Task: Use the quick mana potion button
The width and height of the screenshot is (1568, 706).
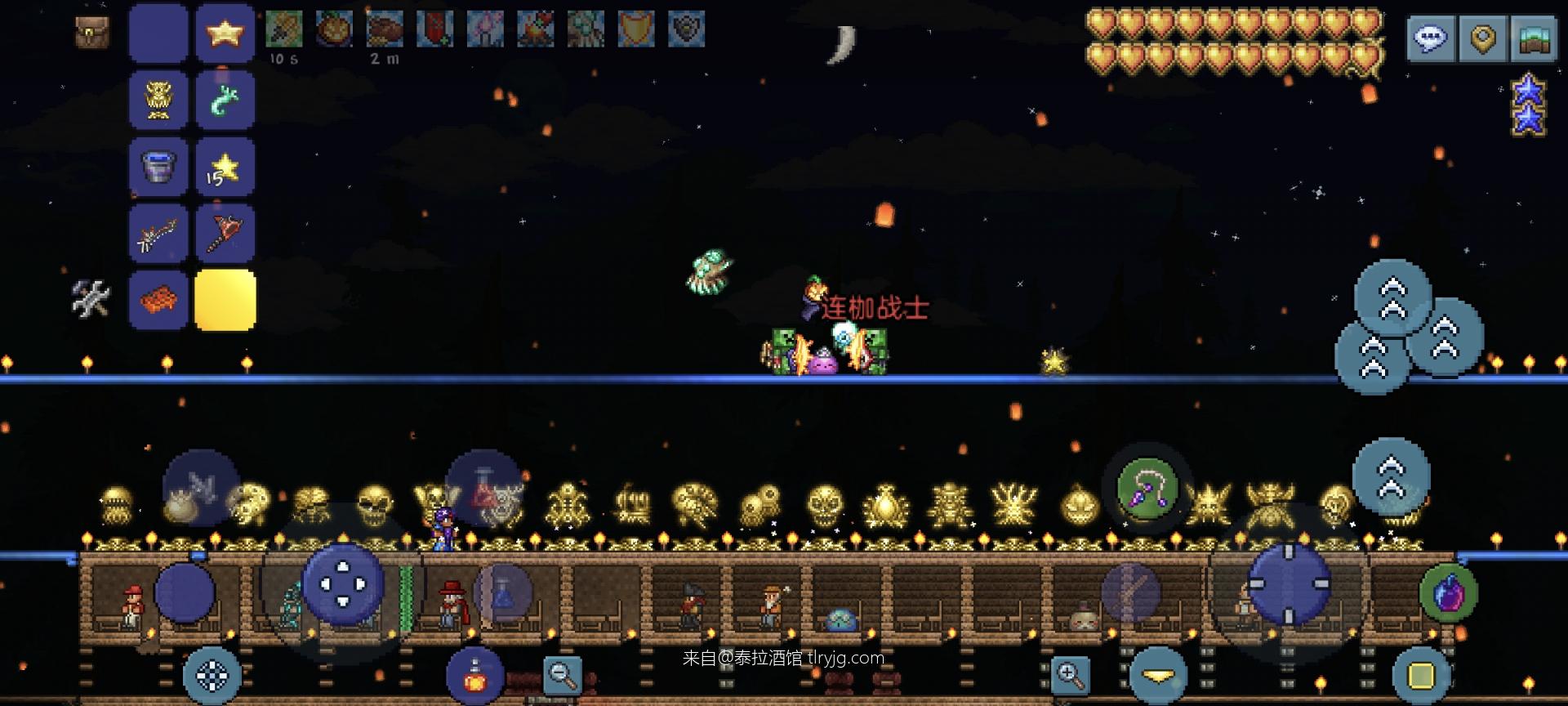Action: pyautogui.click(x=503, y=593)
